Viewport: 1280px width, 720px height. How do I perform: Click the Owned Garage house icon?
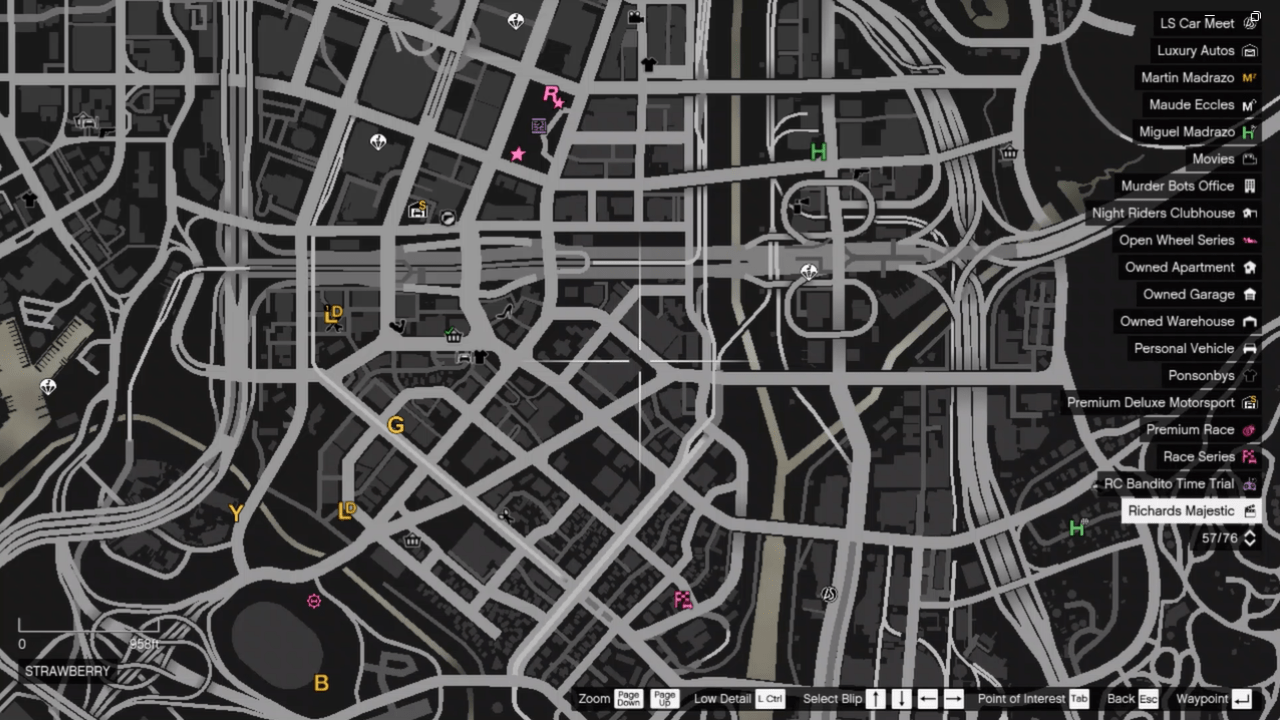1248,294
